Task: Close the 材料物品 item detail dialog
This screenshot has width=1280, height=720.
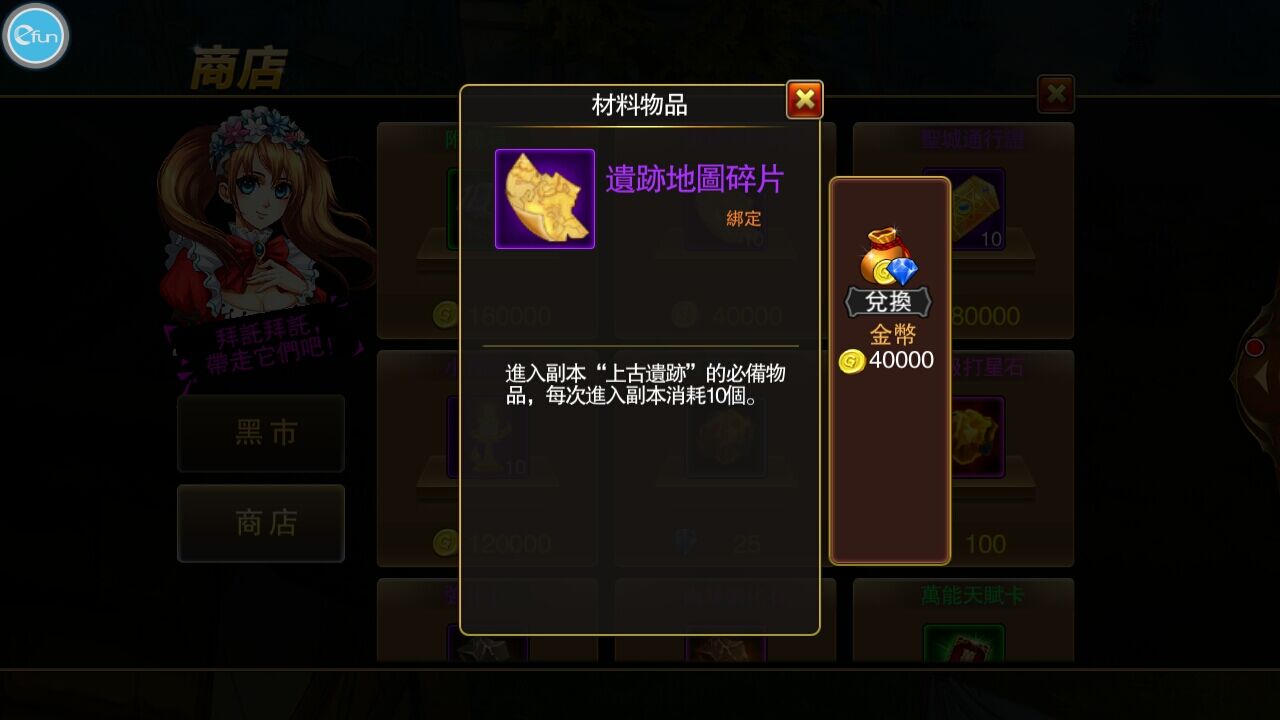Action: [x=803, y=99]
